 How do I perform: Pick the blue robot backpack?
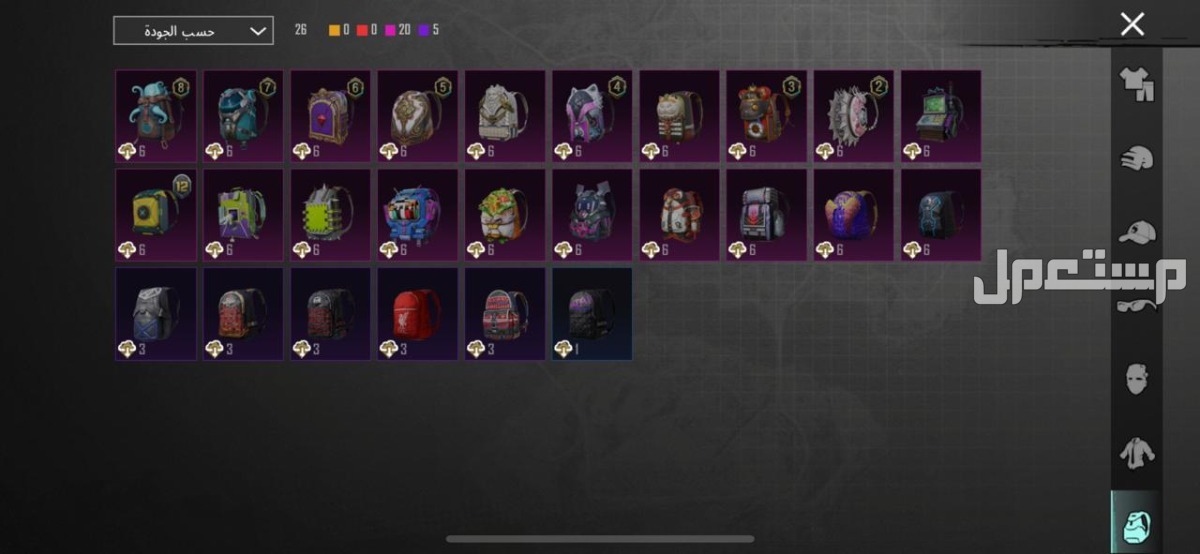tap(417, 215)
